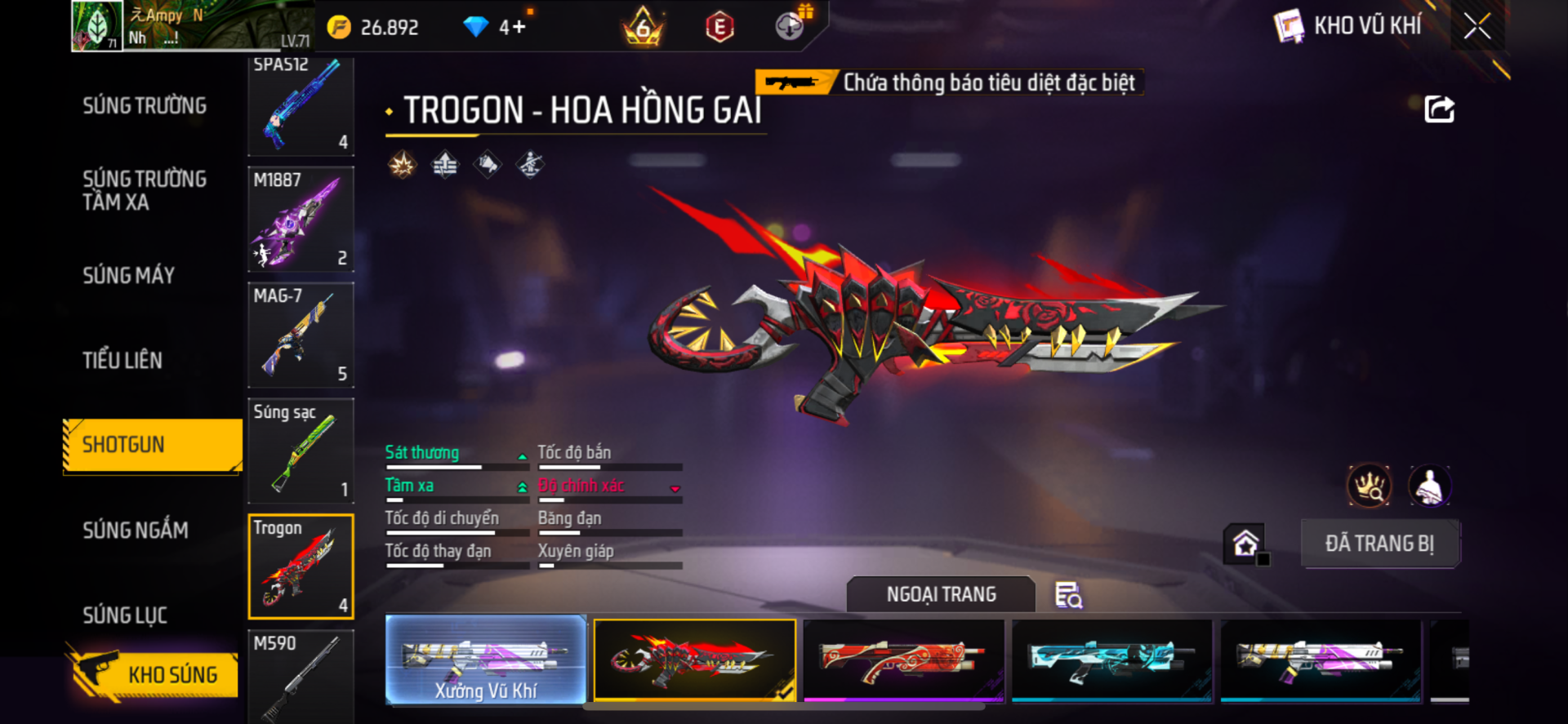Share the Trogon skin
This screenshot has height=724, width=1568.
pos(1439,109)
